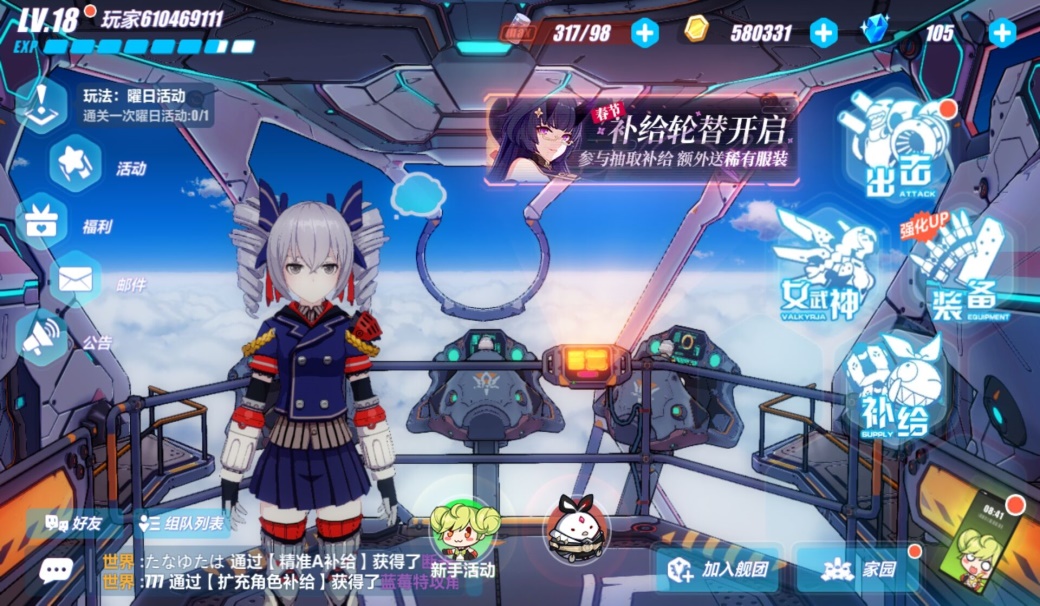Viewport: 1040px width, 606px height.
Task: Open the 新手活动 newcomer event
Action: coord(463,535)
